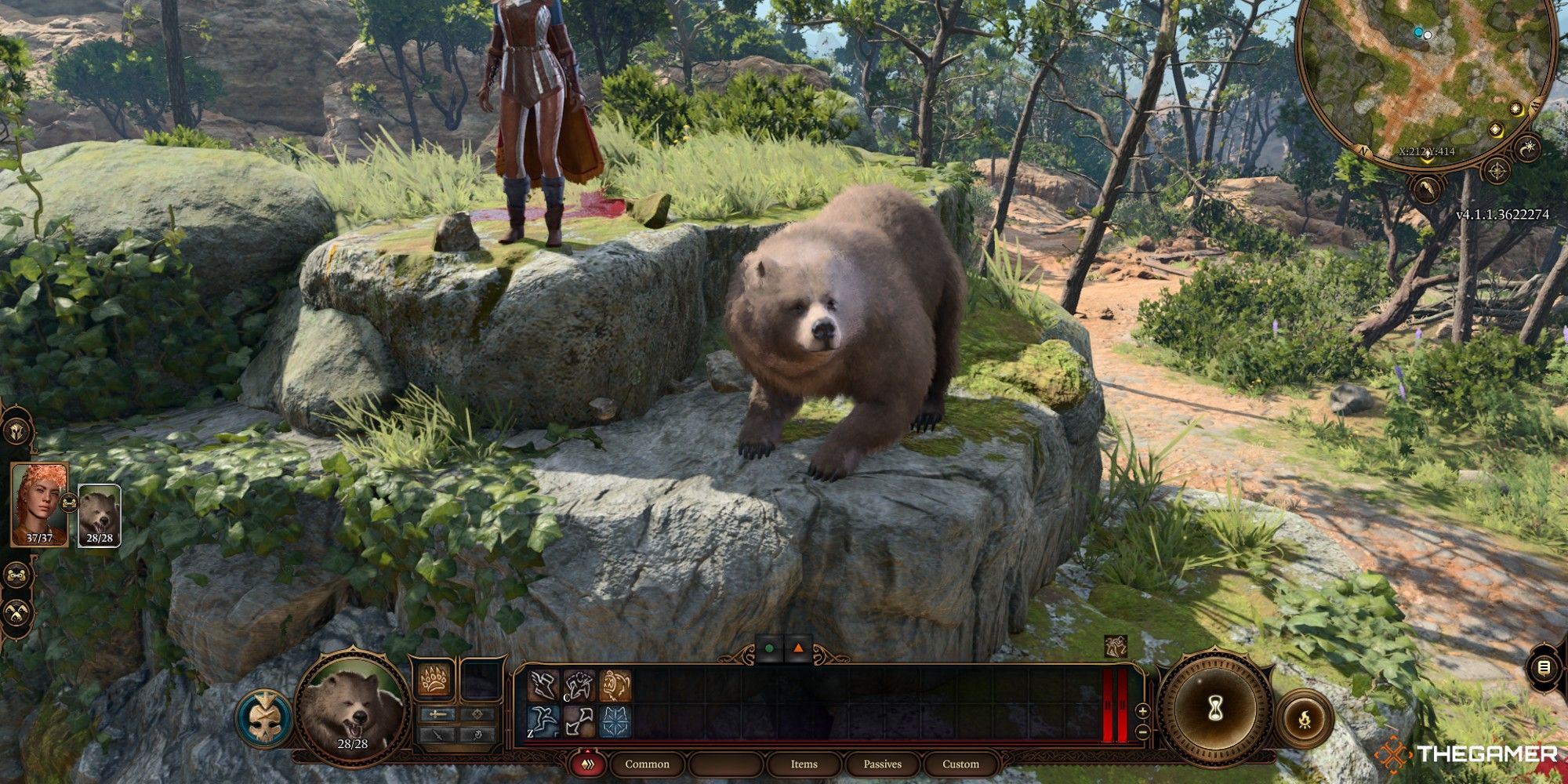The width and height of the screenshot is (1568, 784).
Task: Switch to the Items hotbar tab
Action: pyautogui.click(x=805, y=764)
